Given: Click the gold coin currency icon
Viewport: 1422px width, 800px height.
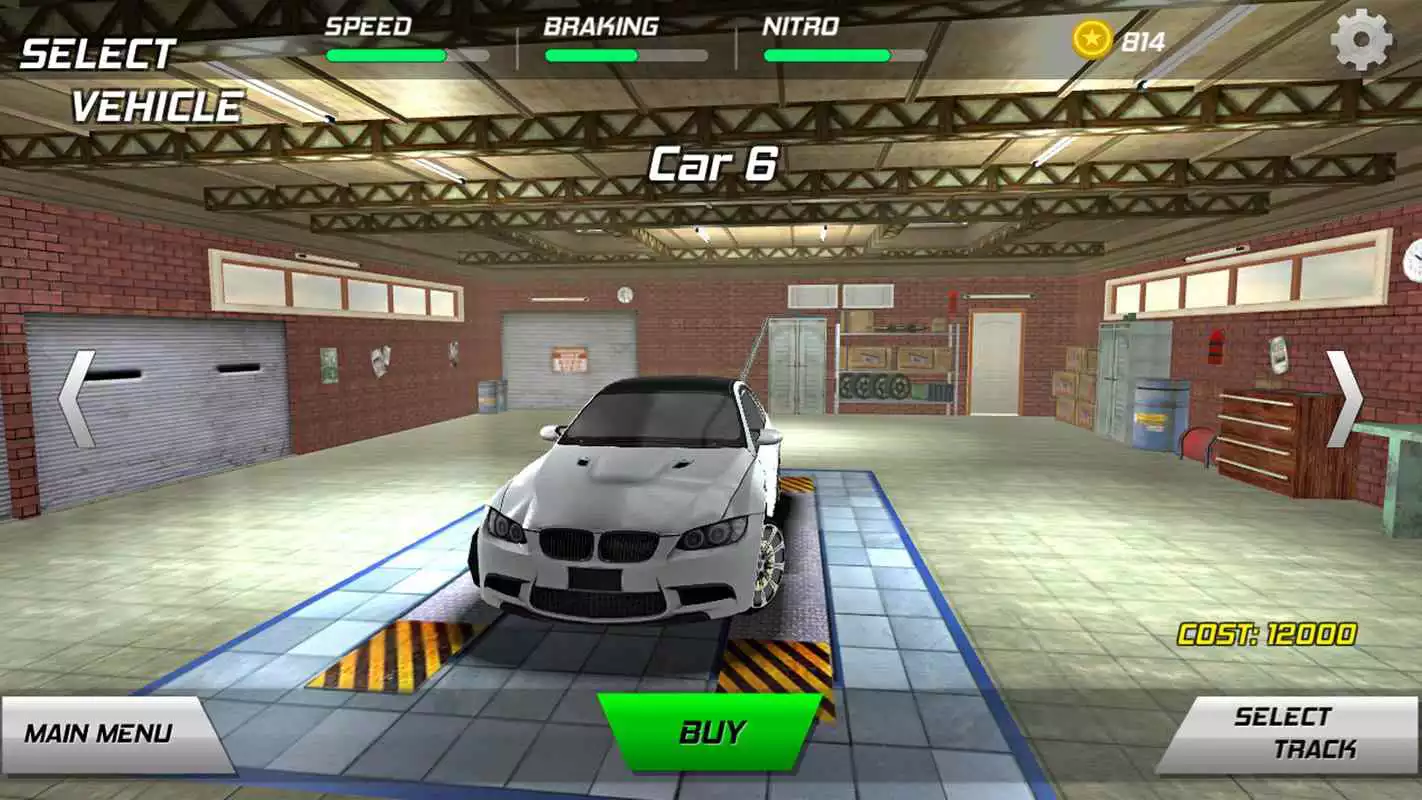Looking at the screenshot, I should point(1093,38).
